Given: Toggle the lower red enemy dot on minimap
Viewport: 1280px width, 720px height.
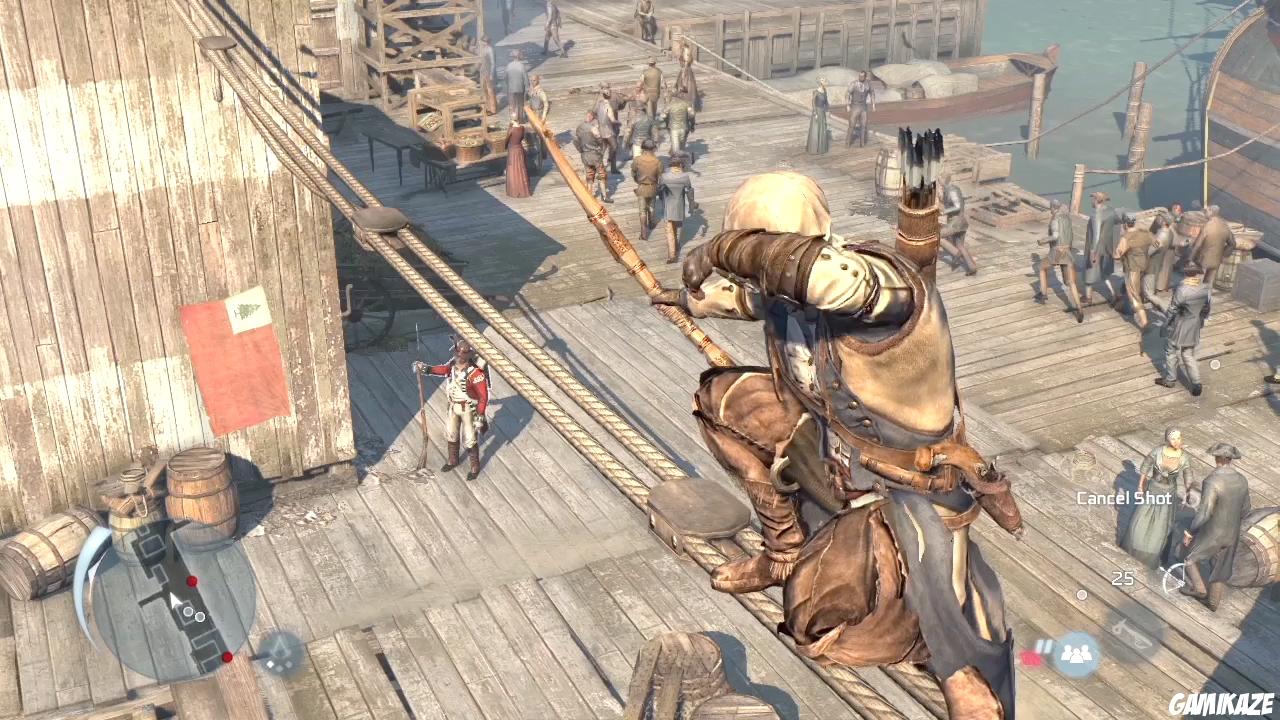Looking at the screenshot, I should [x=227, y=657].
